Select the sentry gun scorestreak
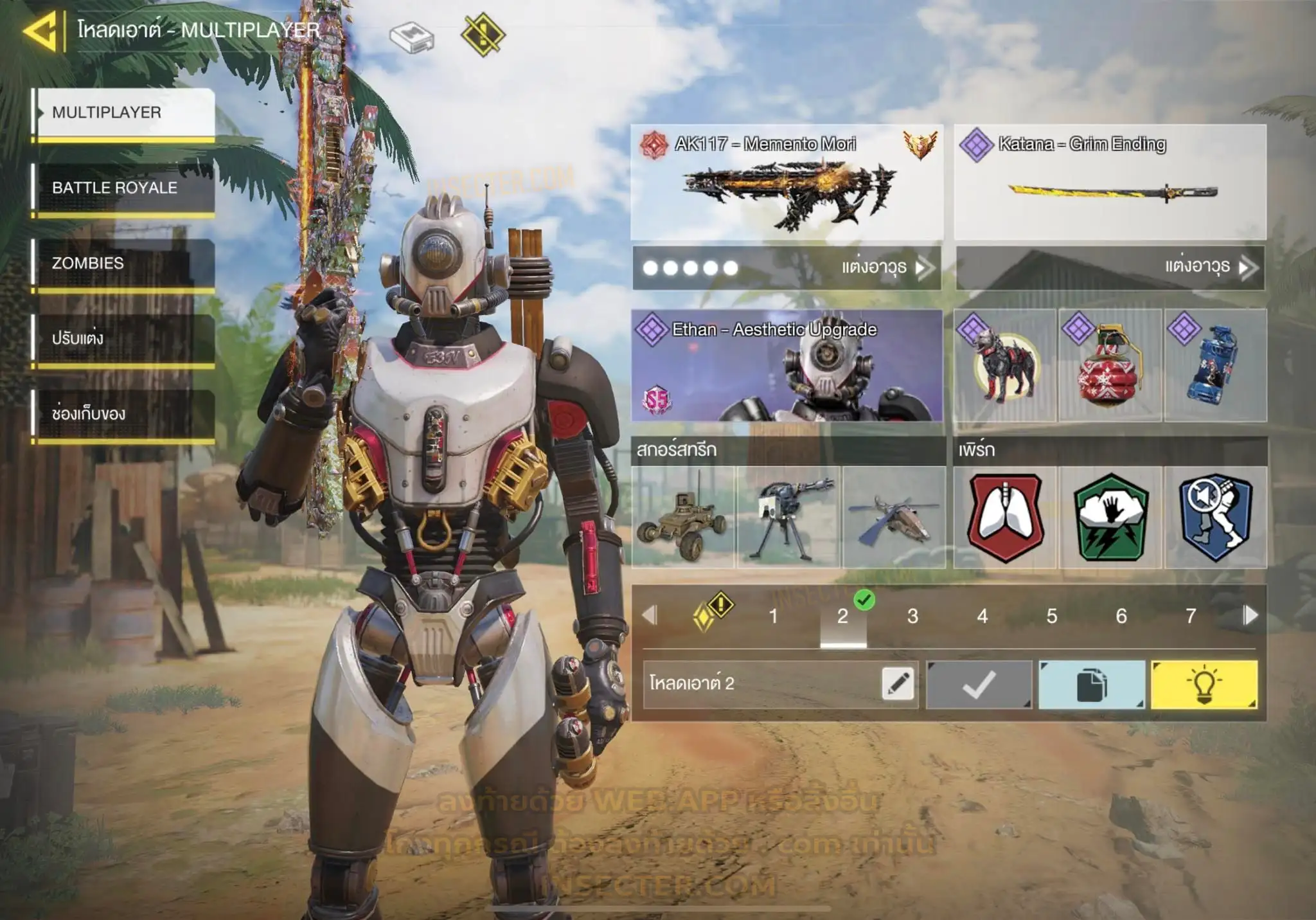 coord(788,518)
